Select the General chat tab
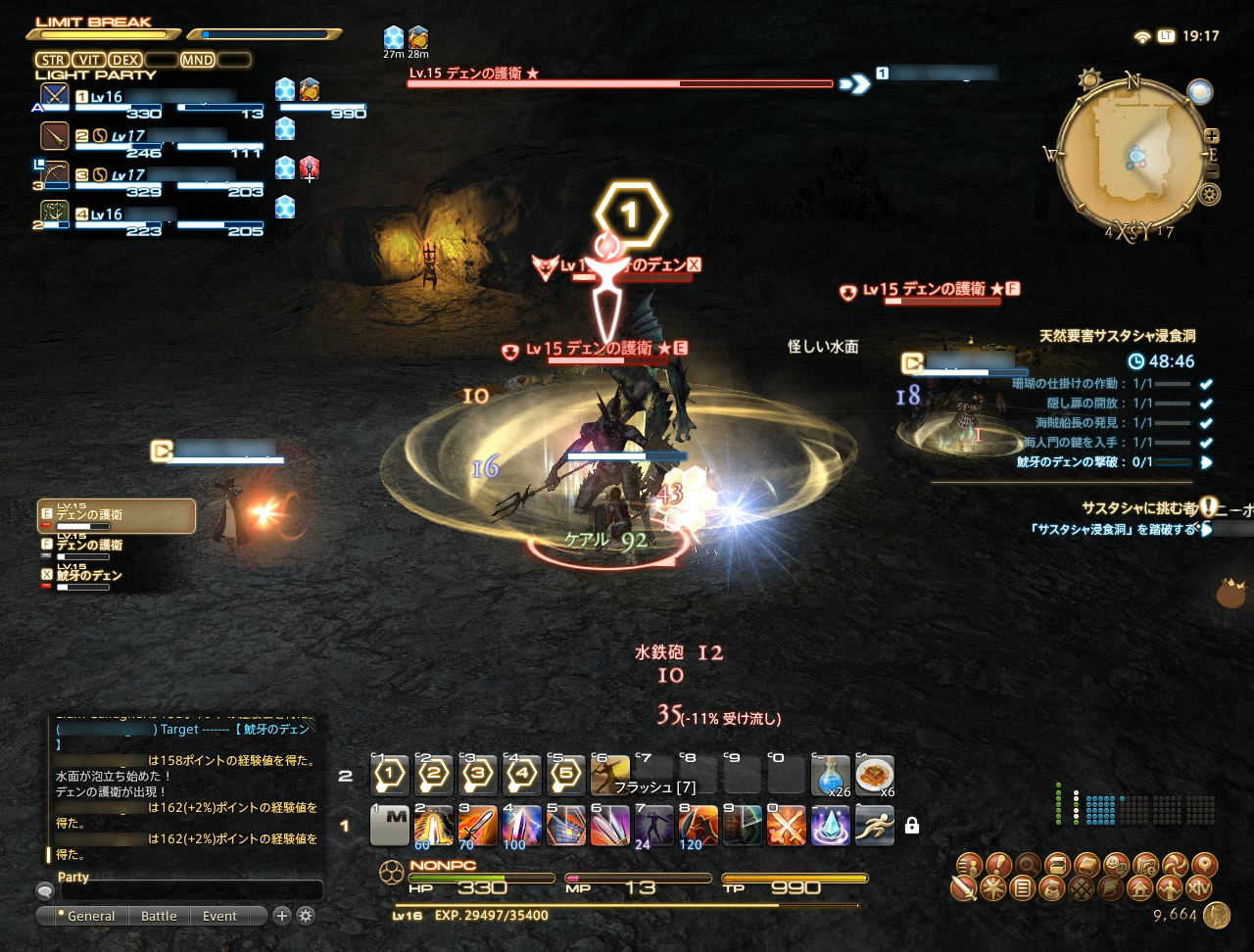Viewport: 1254px width, 952px height. click(x=90, y=916)
